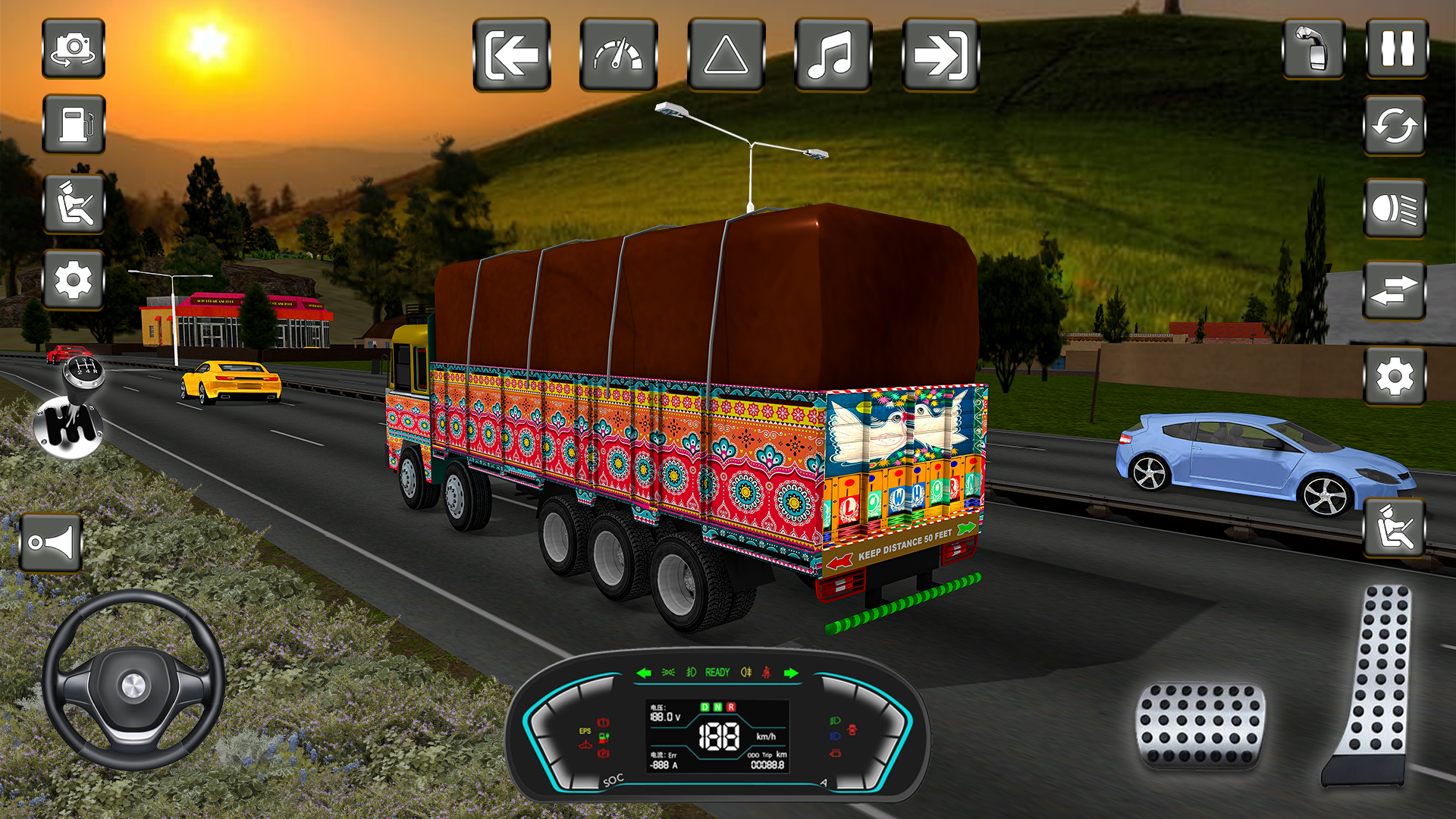
Task: Engage the handbrake
Action: tap(1313, 50)
